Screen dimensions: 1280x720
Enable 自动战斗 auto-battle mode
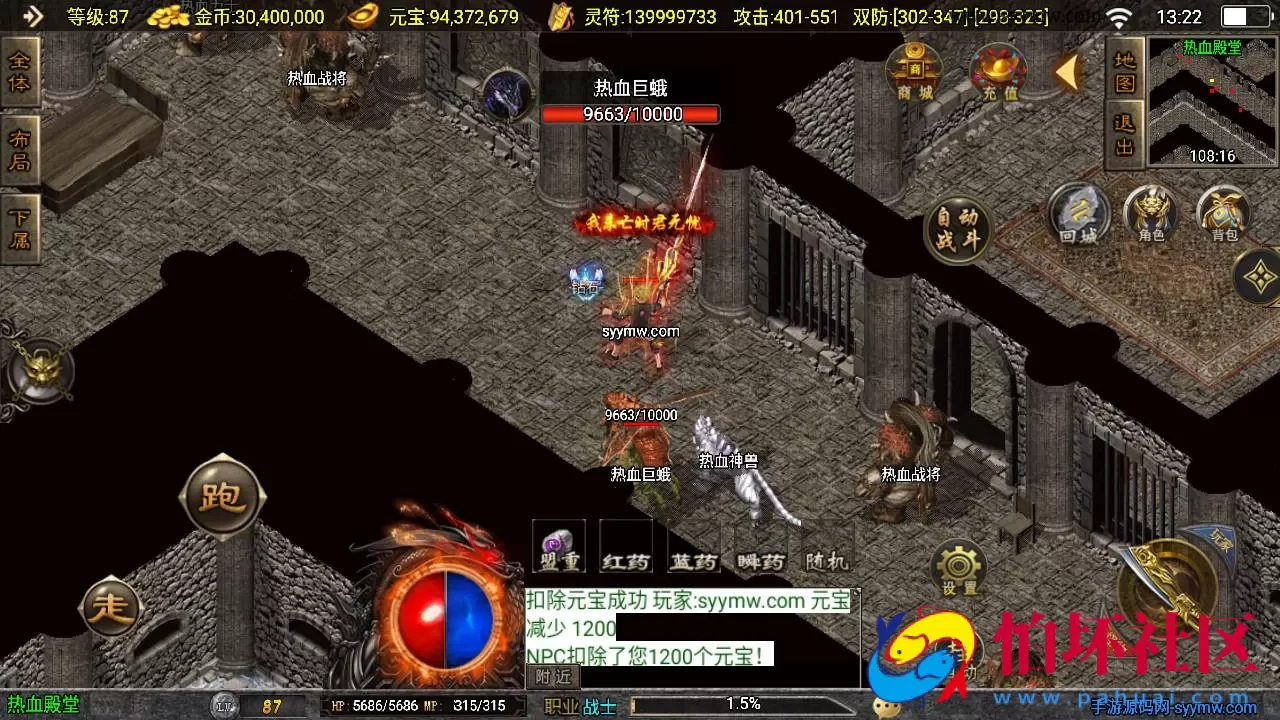(957, 228)
